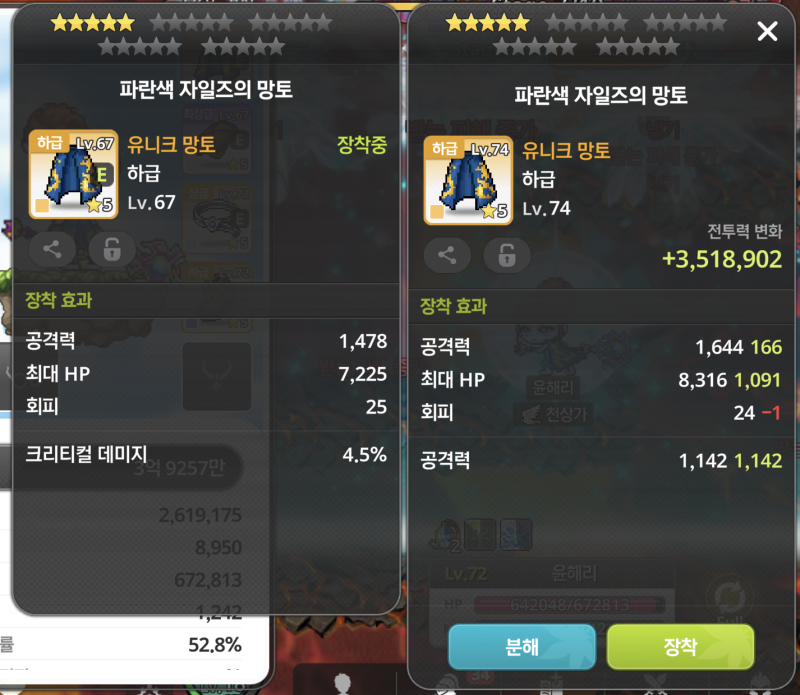Toggle the lock on the Lv.74 cape
This screenshot has height=695, width=800.
point(506,255)
